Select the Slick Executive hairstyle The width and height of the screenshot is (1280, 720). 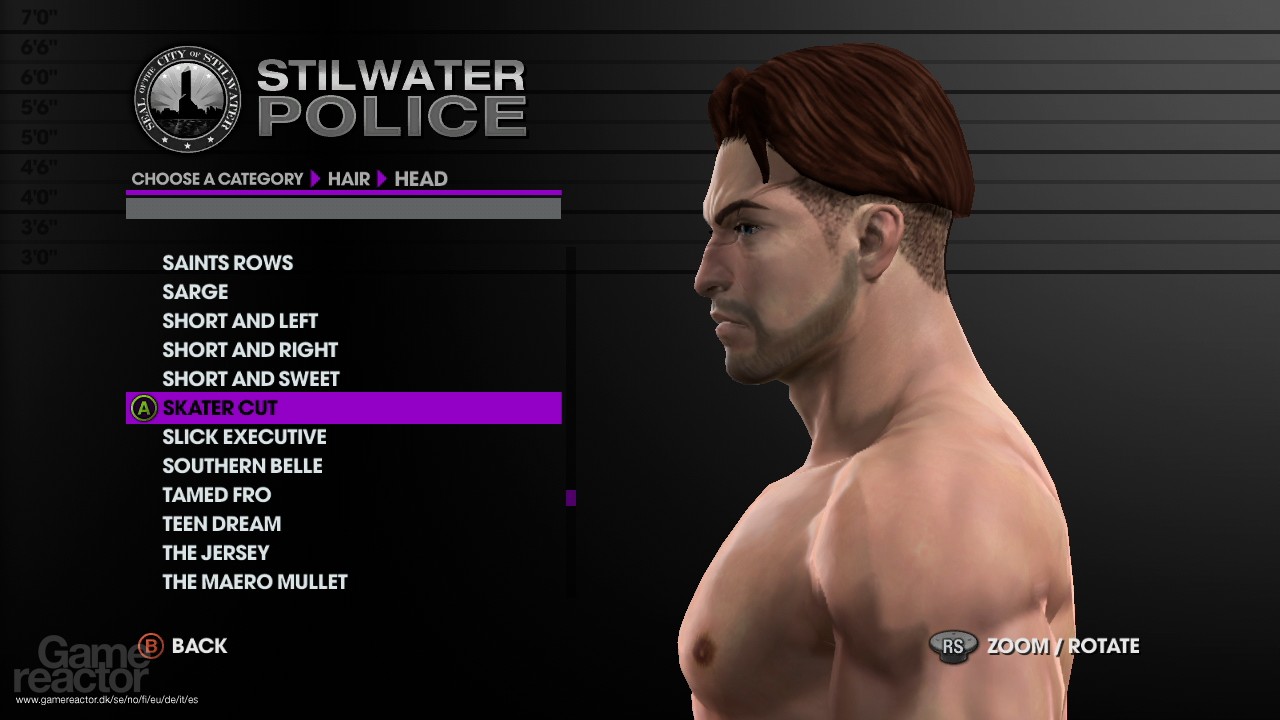(x=244, y=437)
